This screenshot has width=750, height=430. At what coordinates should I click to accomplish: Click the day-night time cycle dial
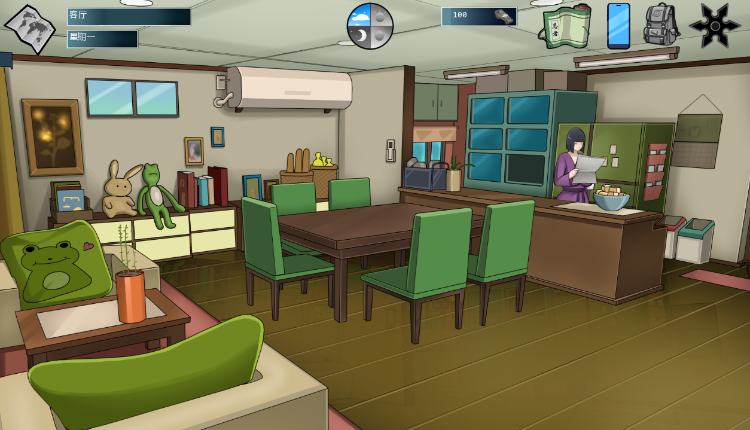pyautogui.click(x=370, y=25)
